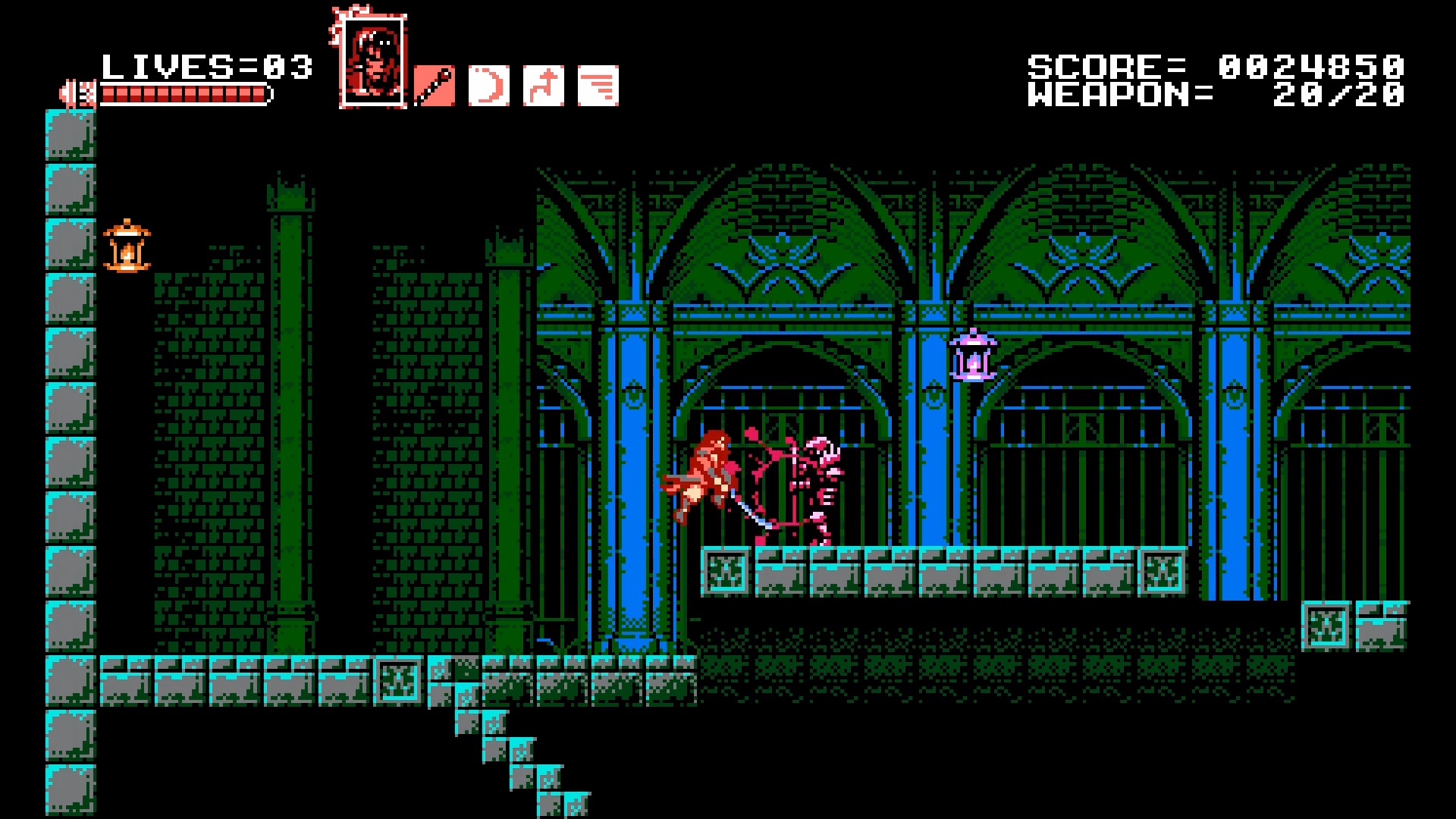Select the rising-arrow sub-weapon icon
This screenshot has width=1456, height=819.
click(544, 86)
